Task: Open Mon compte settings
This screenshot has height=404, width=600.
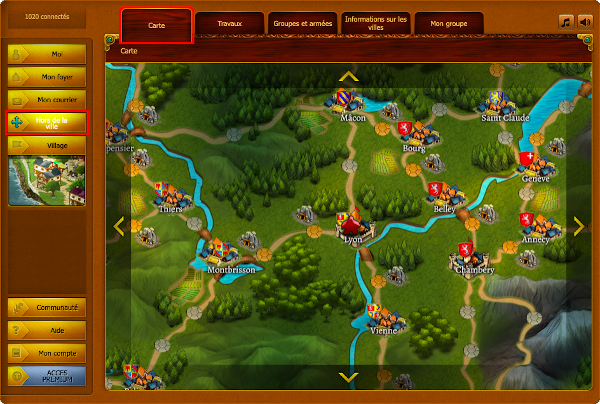Action: (47, 354)
